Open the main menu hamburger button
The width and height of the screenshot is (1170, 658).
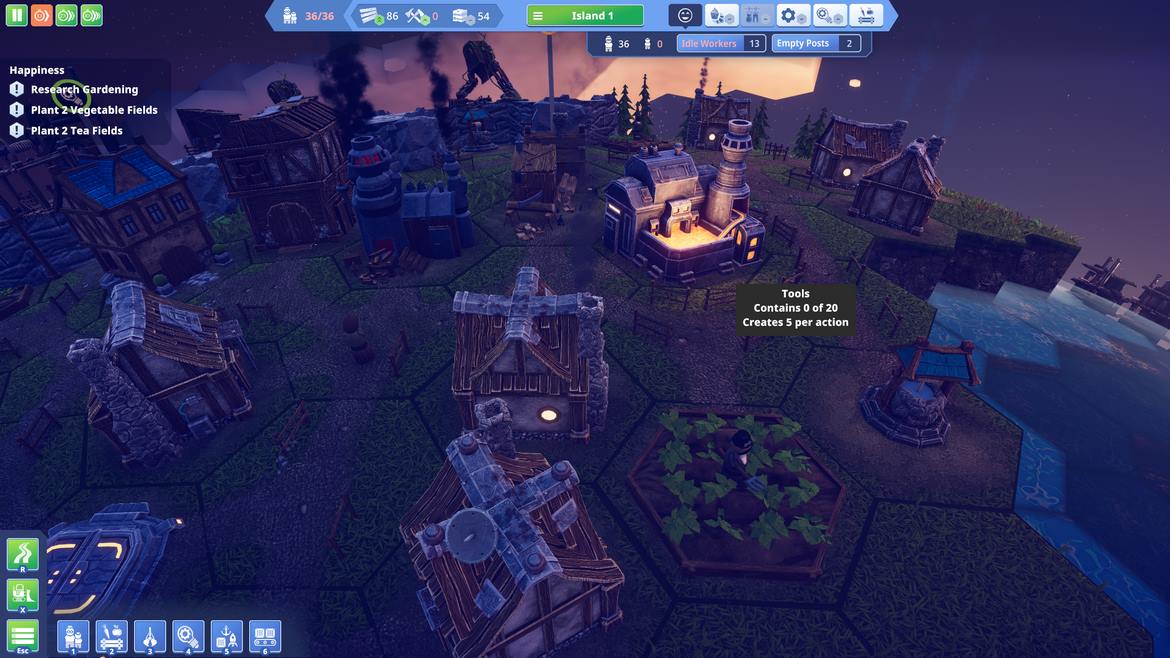pos(23,635)
